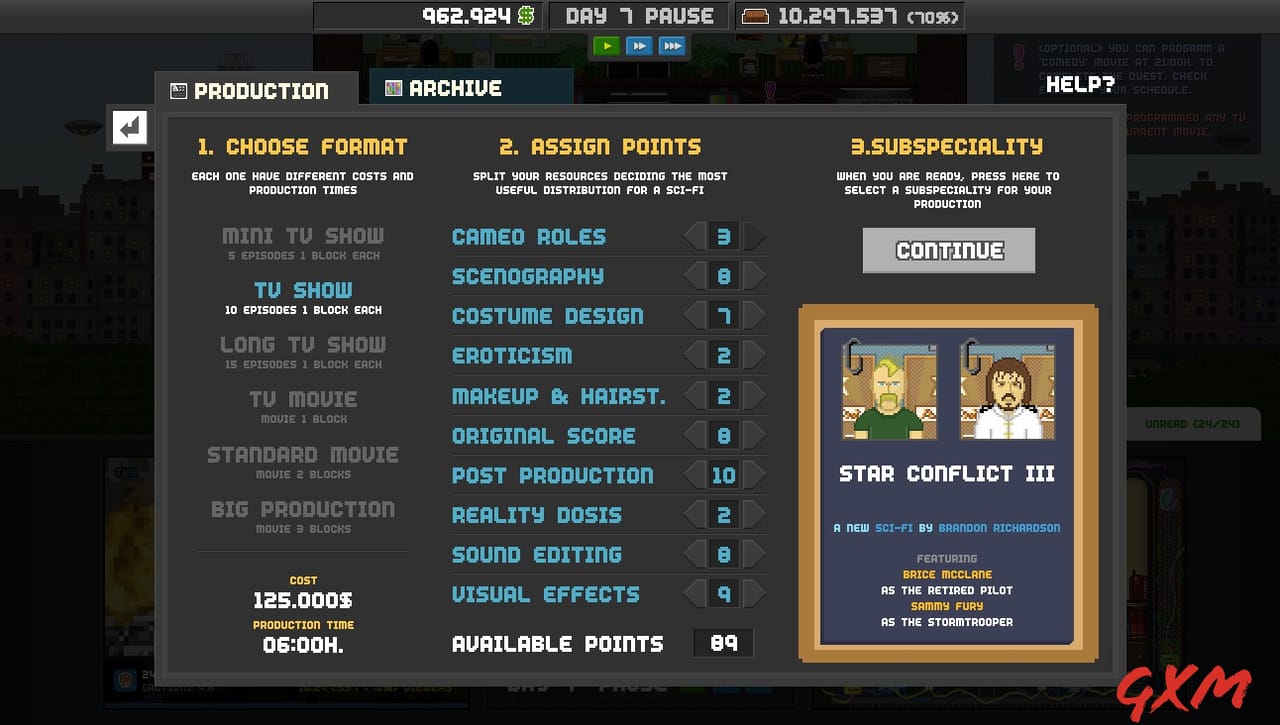Increase Cameo Roles with the right arrow

753,236
